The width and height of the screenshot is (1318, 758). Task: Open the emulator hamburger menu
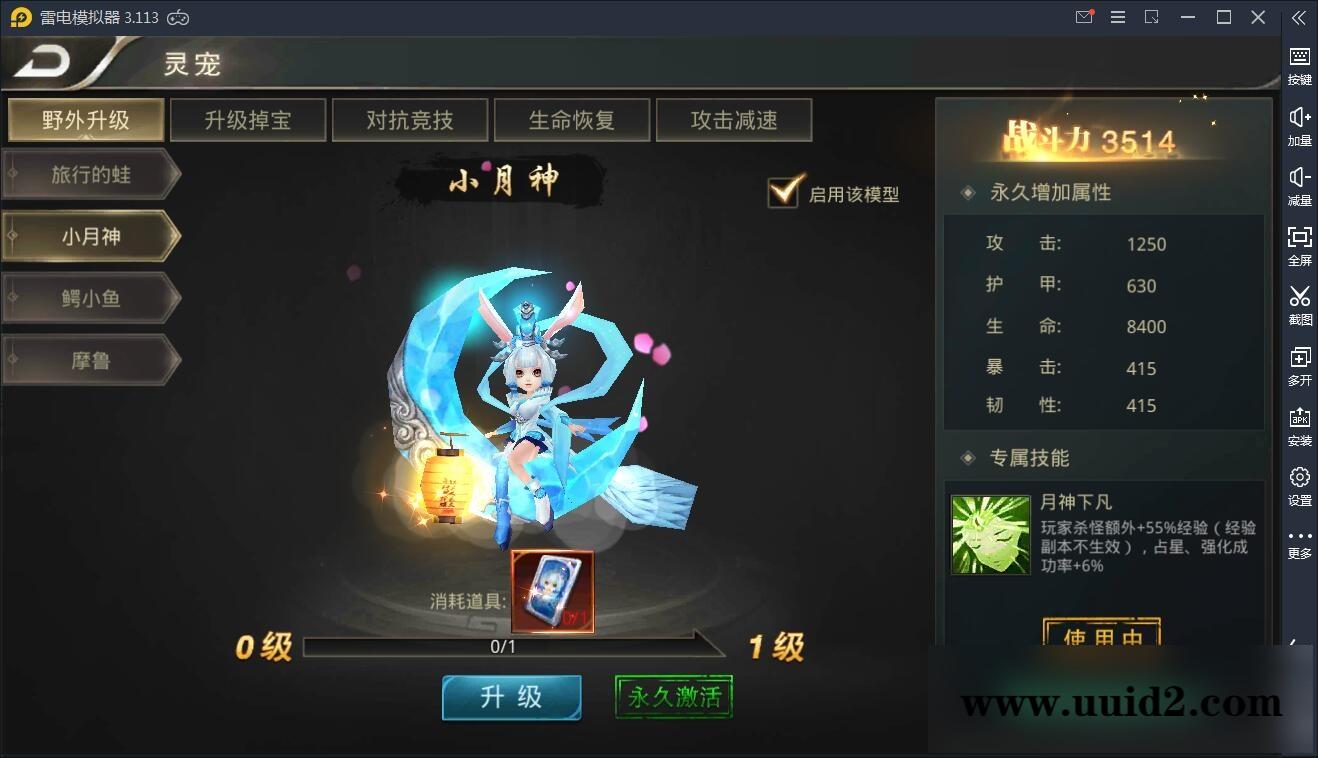pyautogui.click(x=1117, y=17)
